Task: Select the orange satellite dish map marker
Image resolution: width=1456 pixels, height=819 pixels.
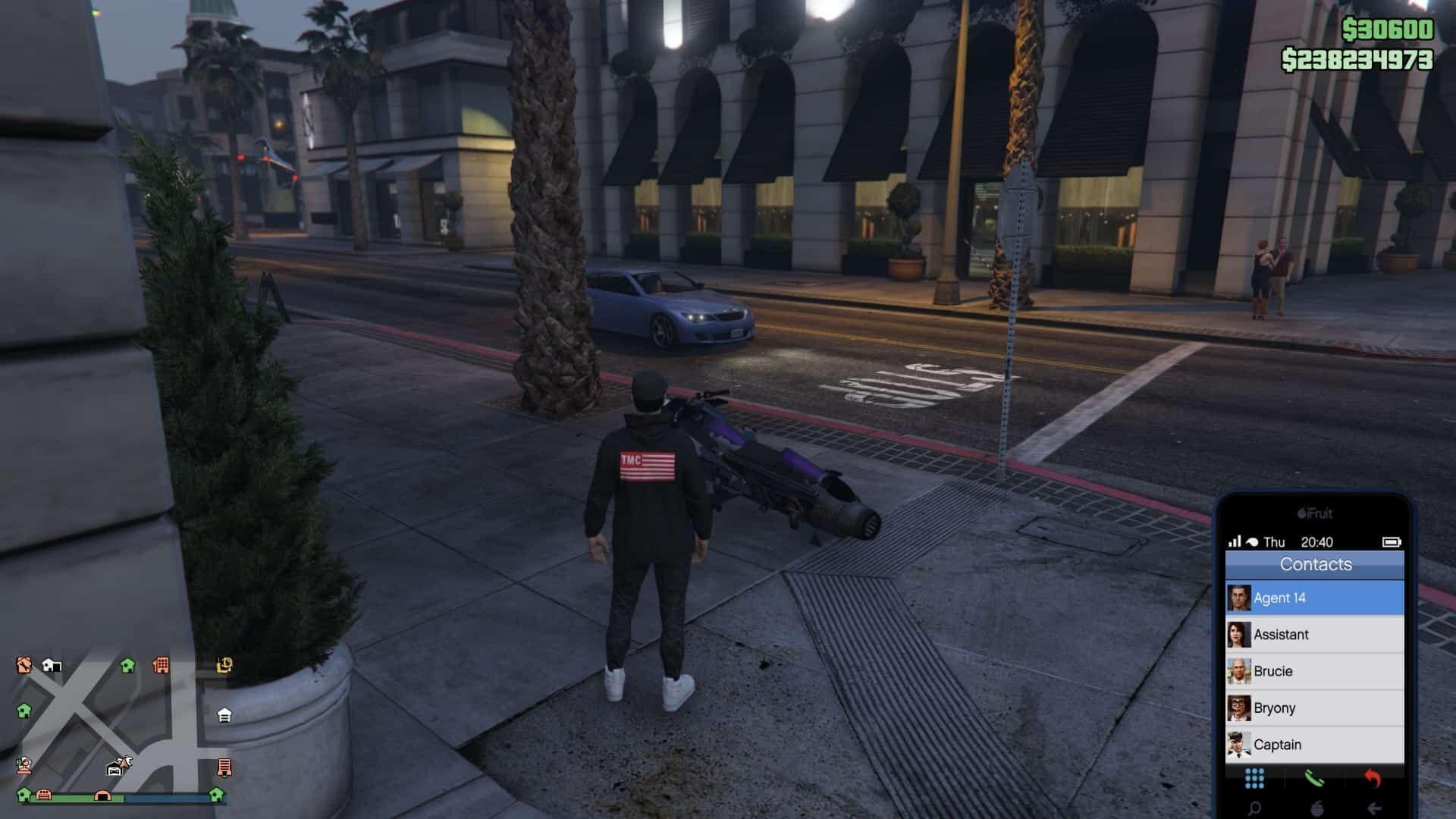Action: tap(24, 764)
